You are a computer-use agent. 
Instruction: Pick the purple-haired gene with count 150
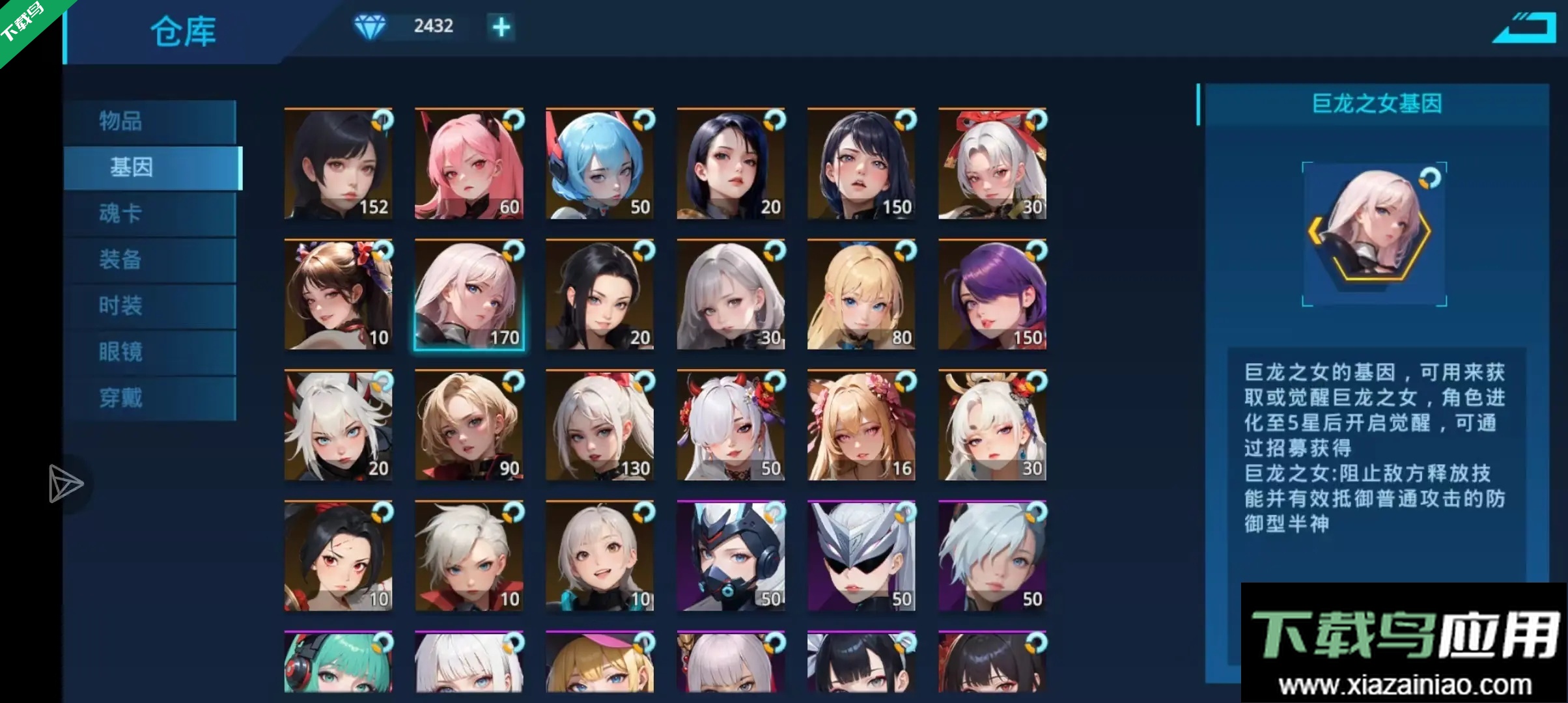[992, 295]
